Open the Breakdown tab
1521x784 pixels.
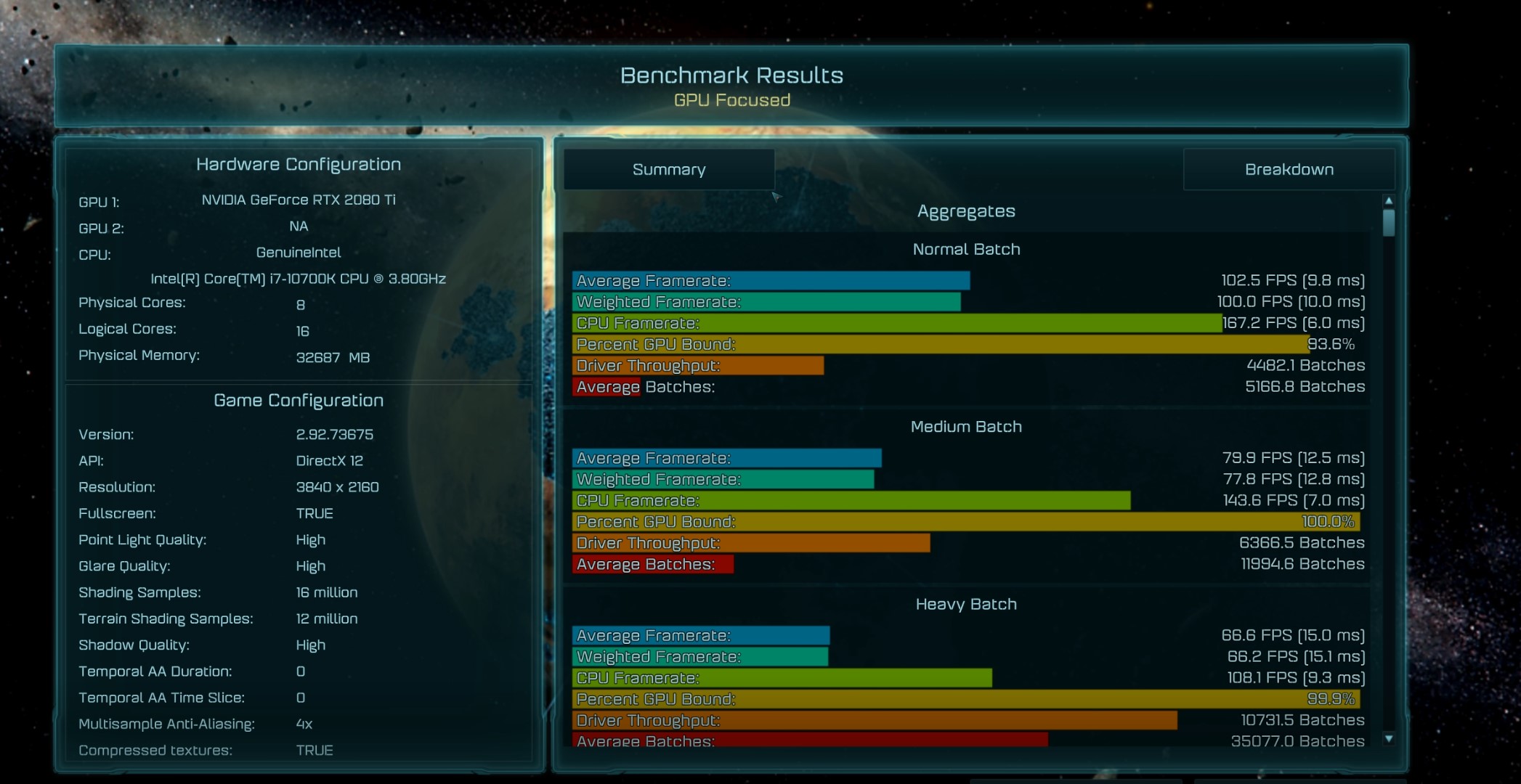1289,170
